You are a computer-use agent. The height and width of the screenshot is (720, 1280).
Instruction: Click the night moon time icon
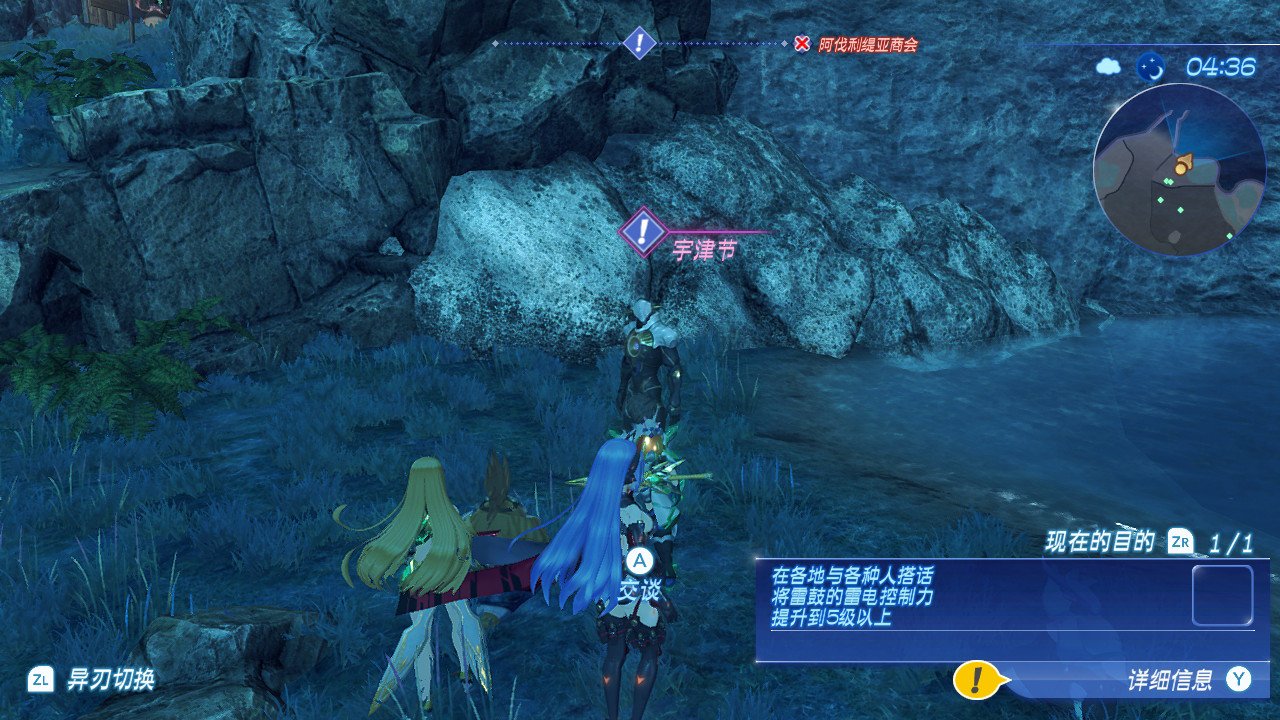click(x=1151, y=67)
